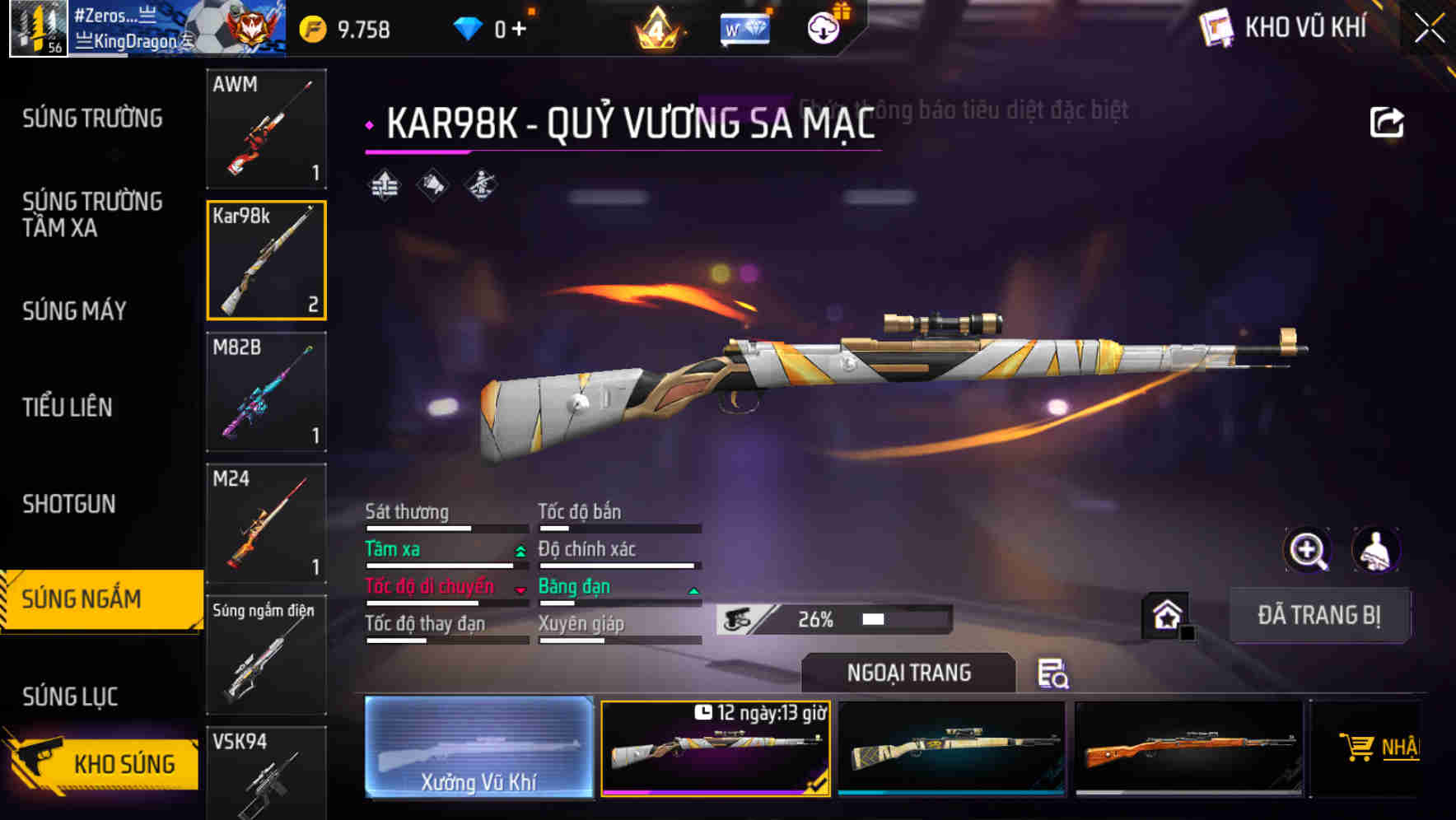Click the soldier skill icon under KAR98K title
1456x820 pixels.
(482, 186)
